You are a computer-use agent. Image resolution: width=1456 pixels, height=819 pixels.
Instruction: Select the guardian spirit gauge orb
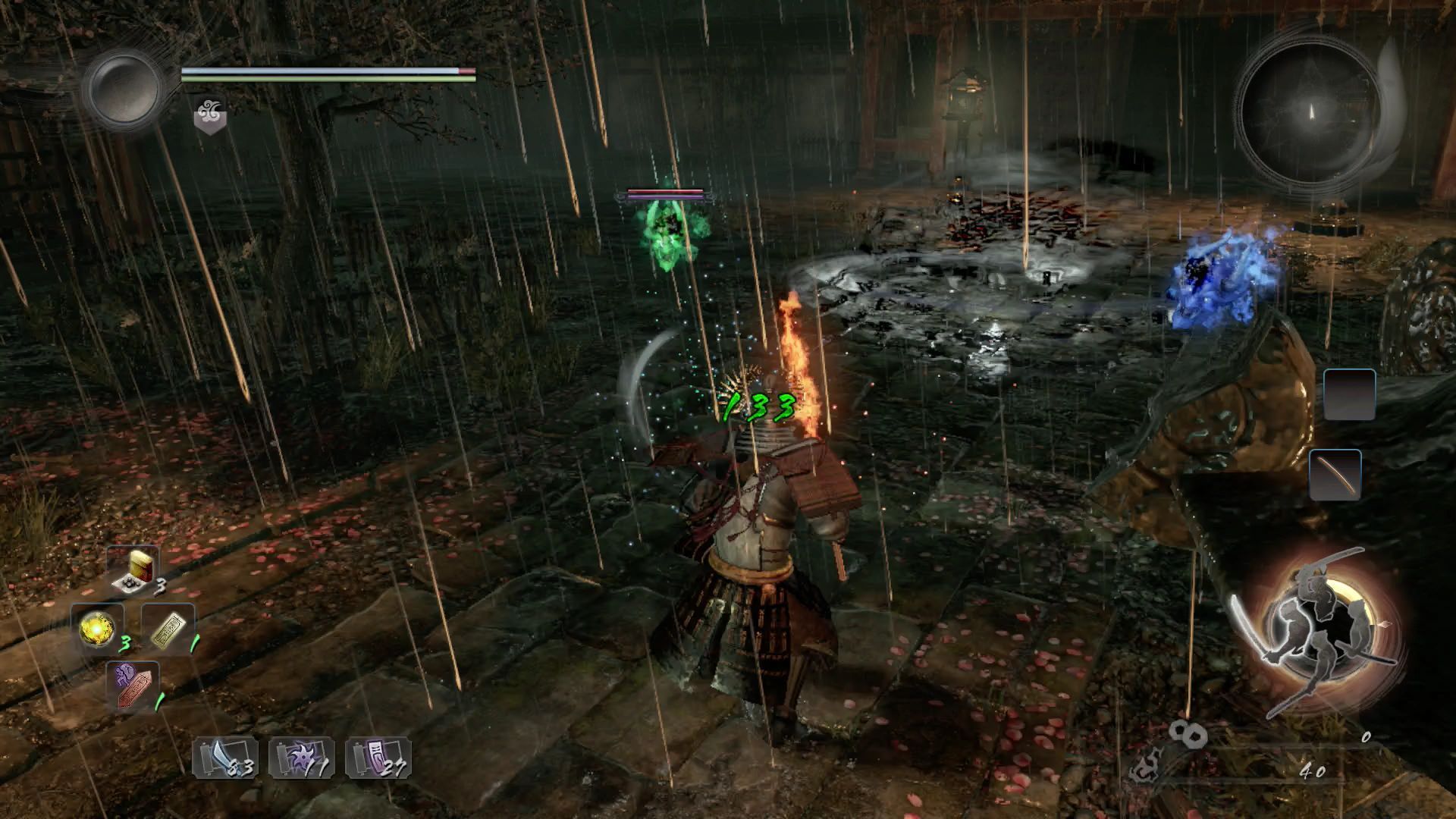pos(123,89)
